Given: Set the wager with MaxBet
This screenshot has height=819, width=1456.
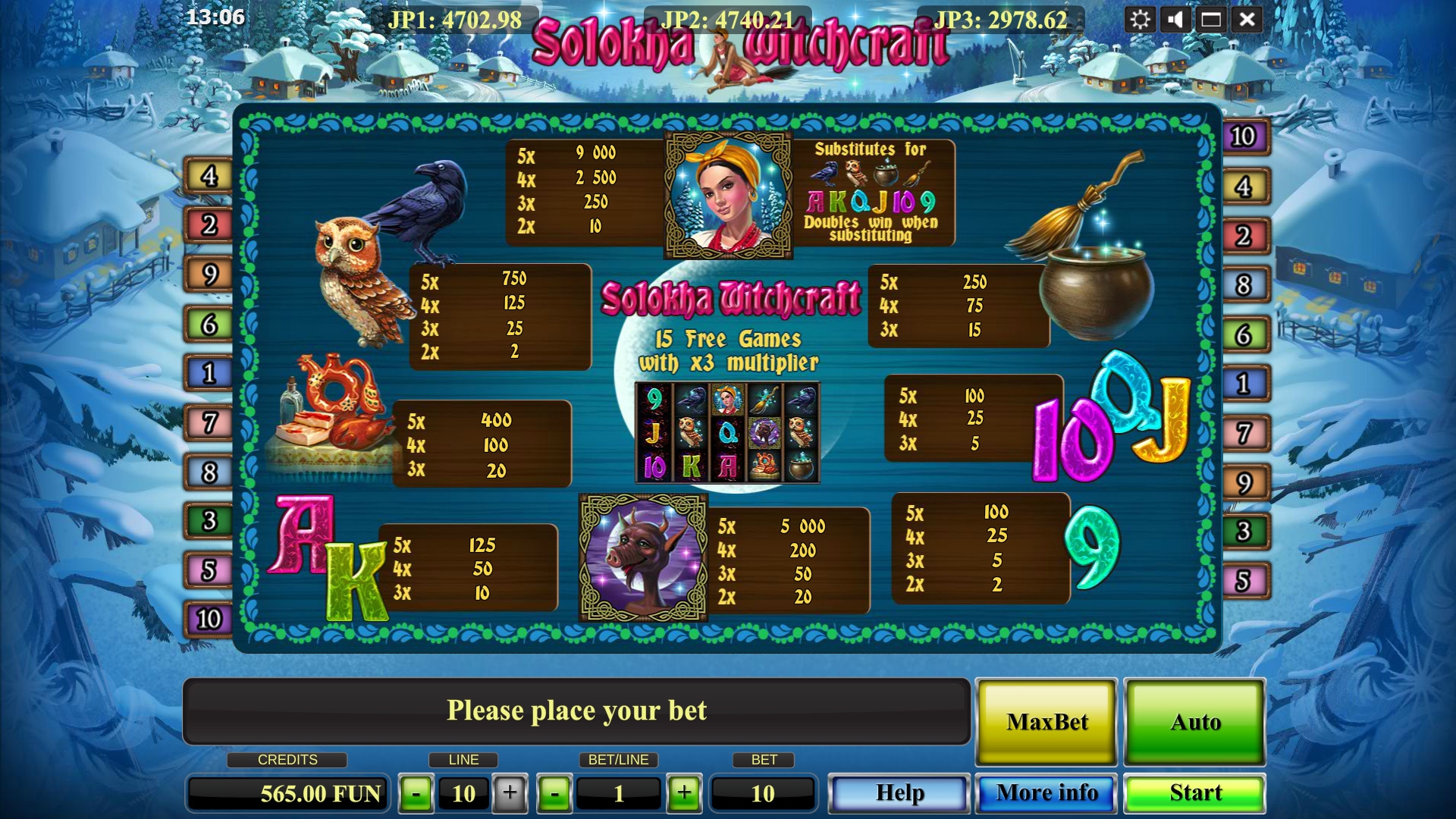Looking at the screenshot, I should (1046, 722).
